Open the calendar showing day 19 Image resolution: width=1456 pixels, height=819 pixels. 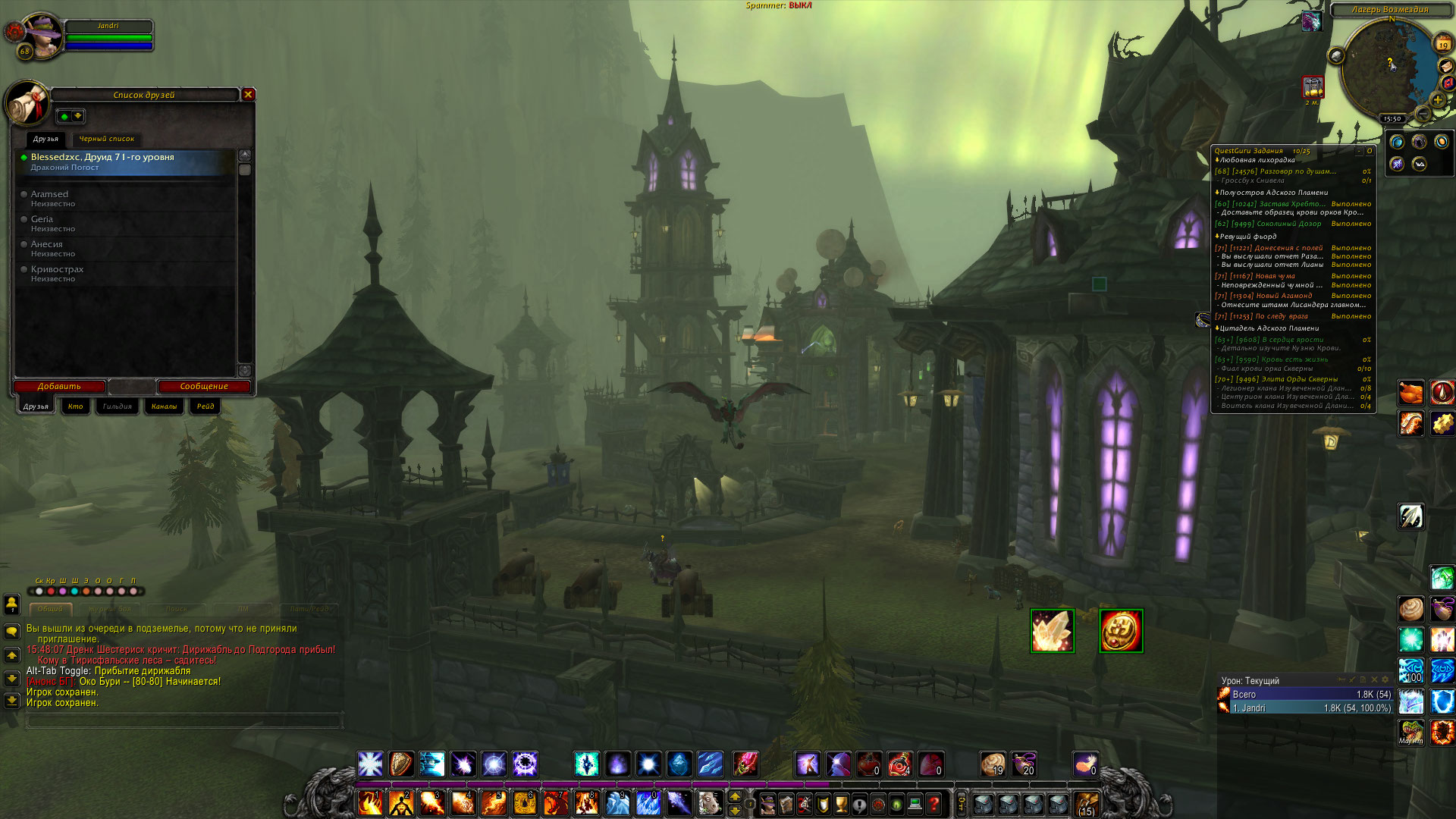(1443, 45)
